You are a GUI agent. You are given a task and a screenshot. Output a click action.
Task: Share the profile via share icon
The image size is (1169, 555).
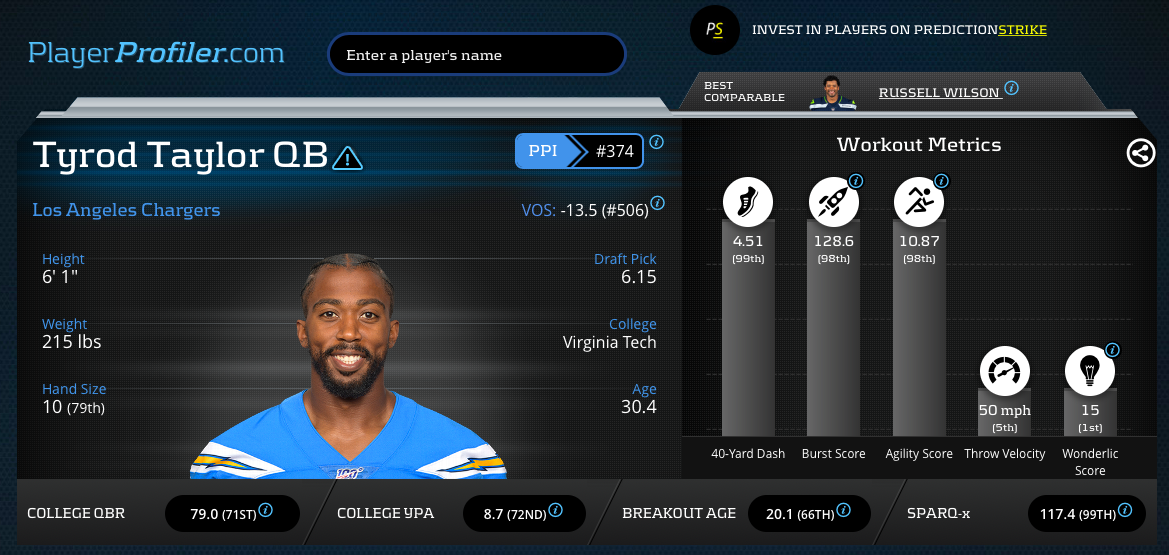(x=1140, y=153)
